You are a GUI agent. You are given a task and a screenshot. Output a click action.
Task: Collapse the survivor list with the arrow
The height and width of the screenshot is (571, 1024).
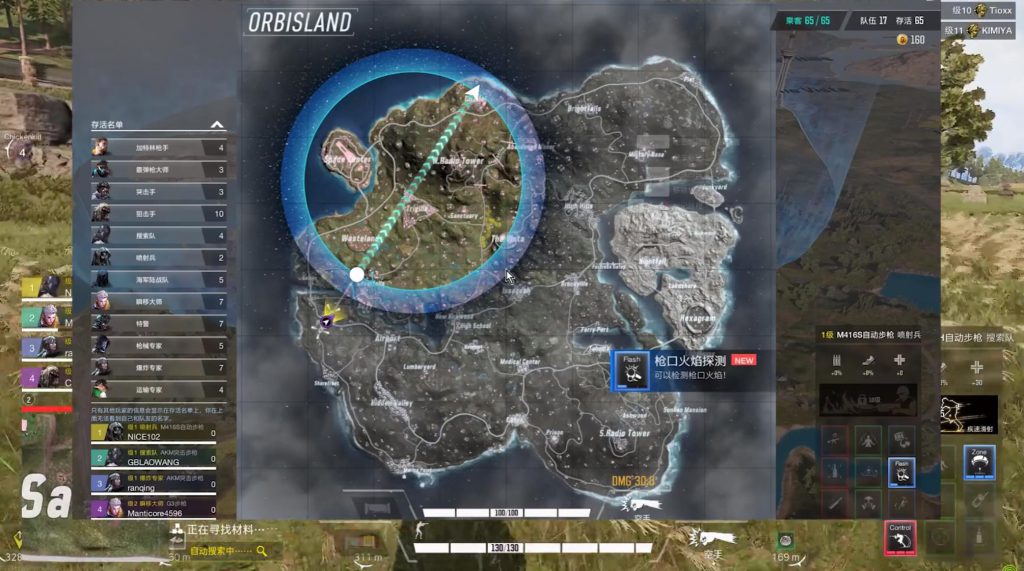coord(216,125)
